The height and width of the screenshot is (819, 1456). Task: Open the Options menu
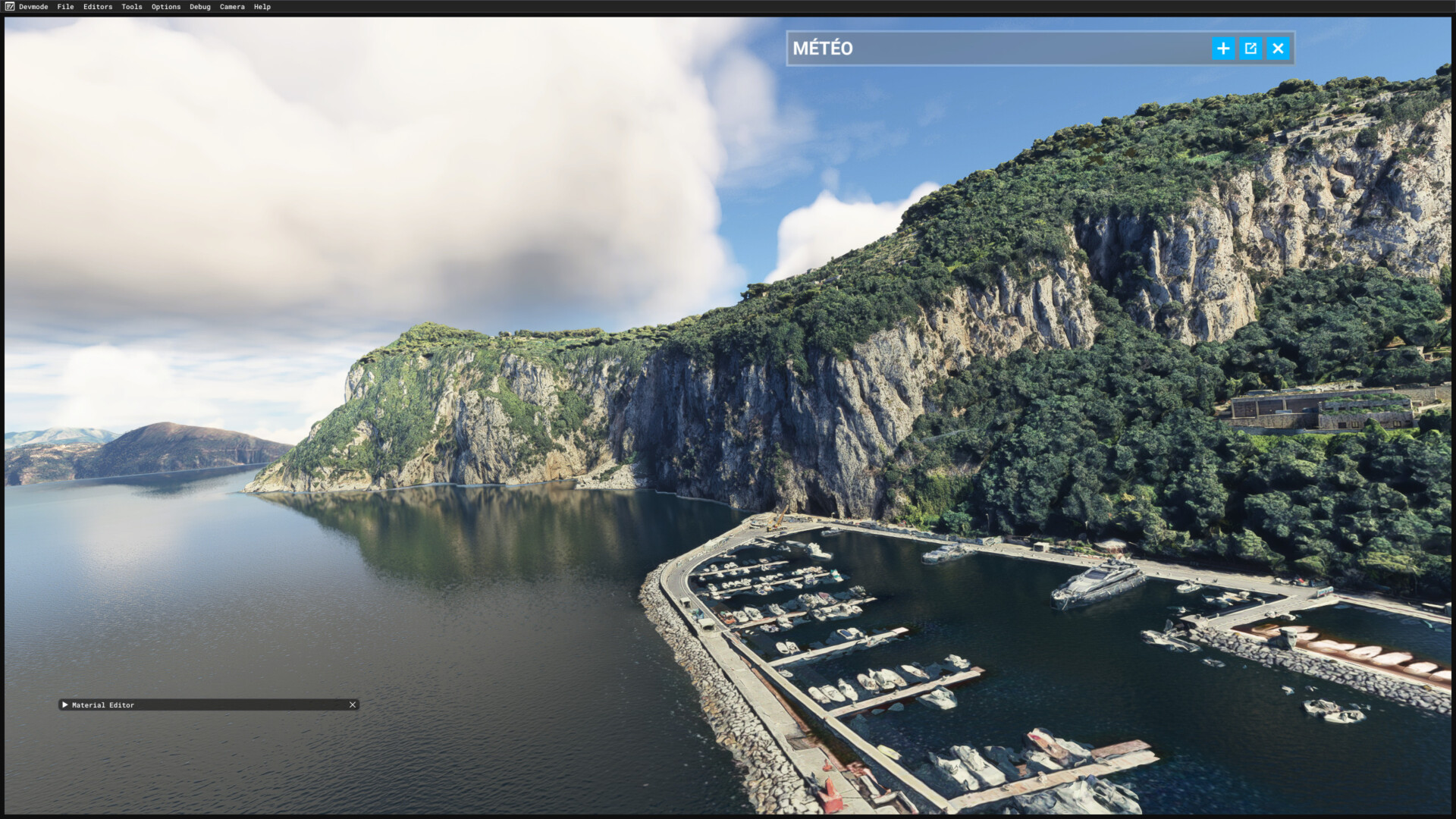(166, 7)
